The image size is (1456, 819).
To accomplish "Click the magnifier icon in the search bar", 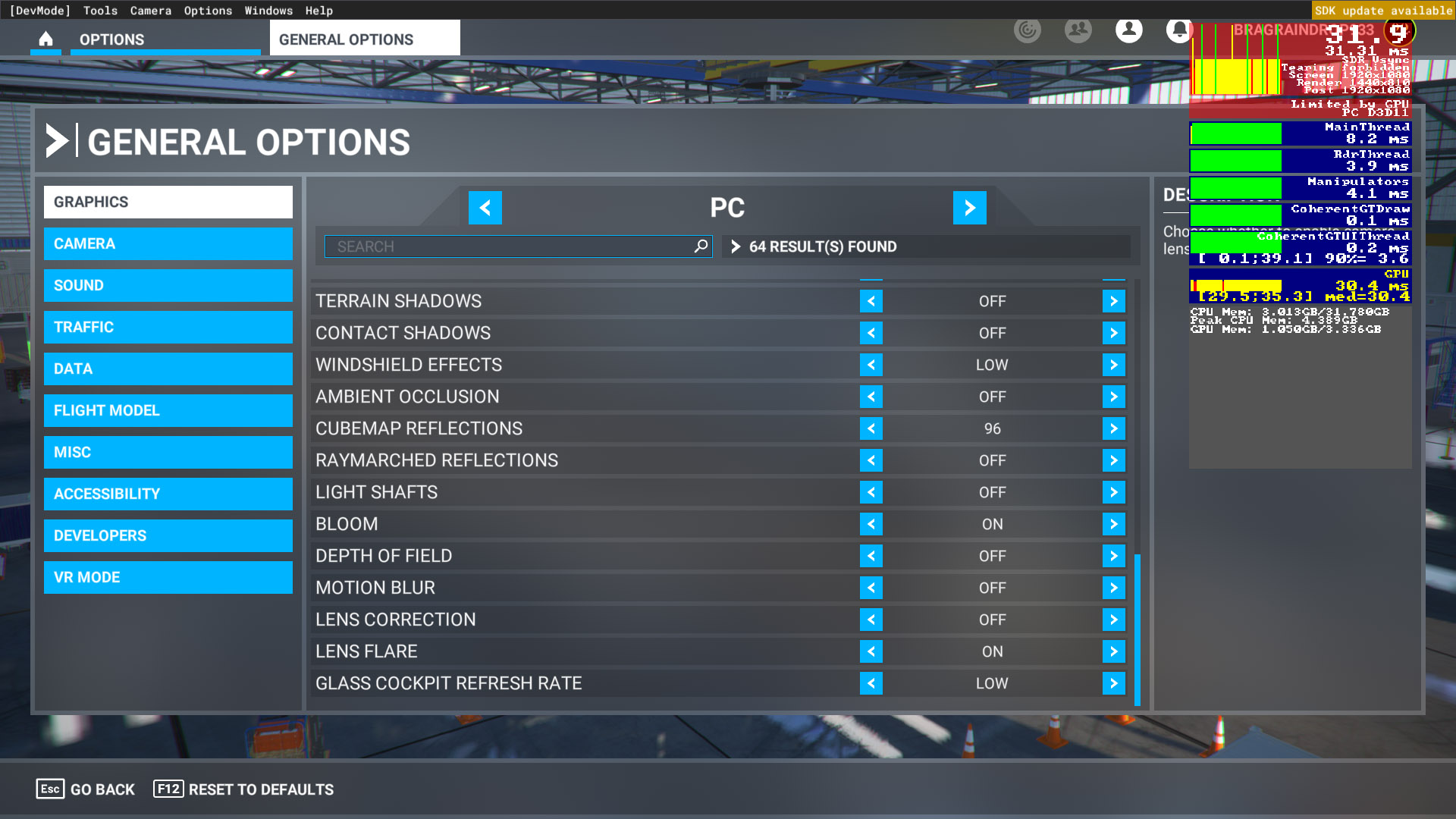I will pos(701,246).
